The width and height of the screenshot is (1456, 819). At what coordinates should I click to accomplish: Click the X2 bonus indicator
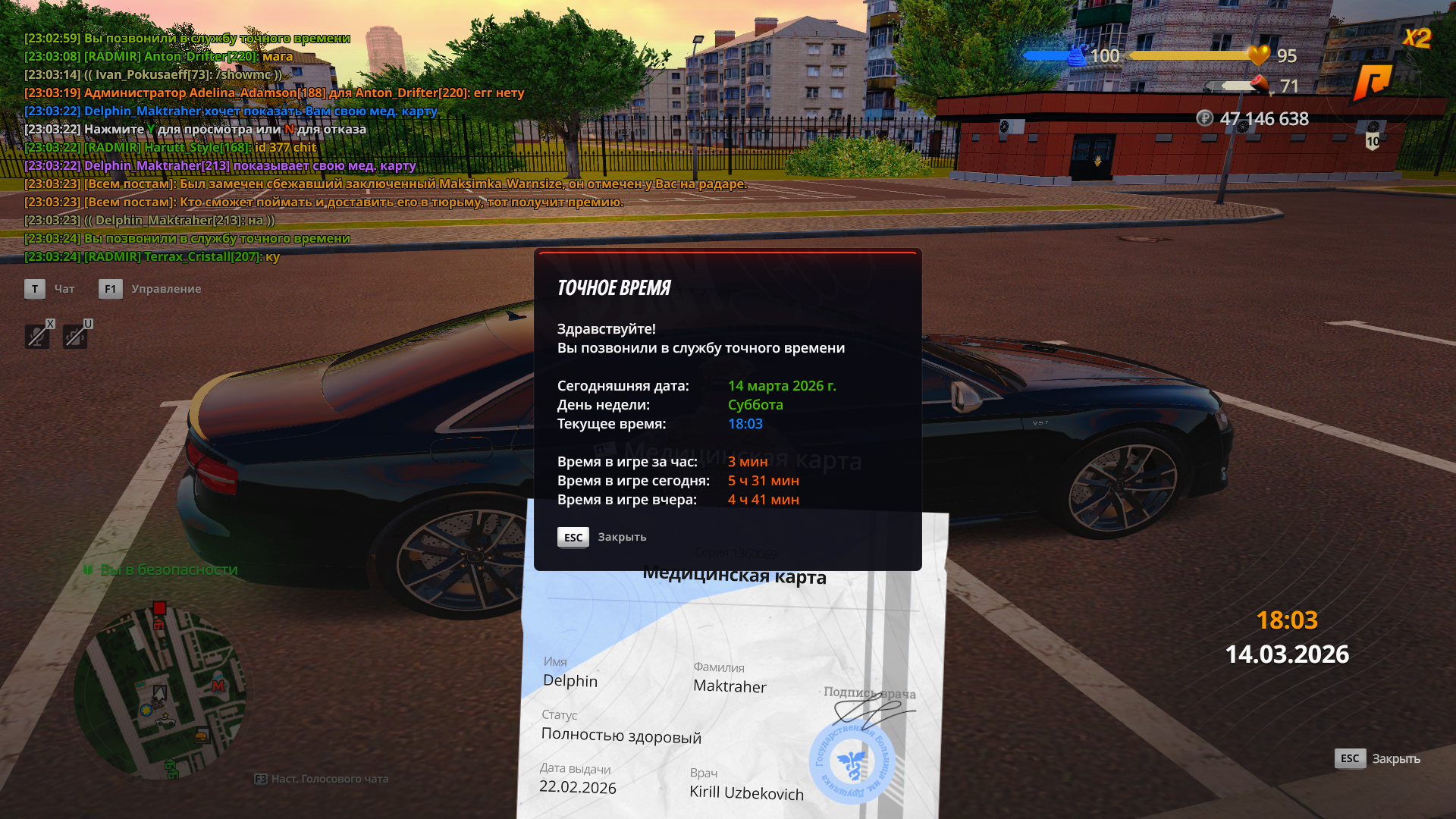click(1417, 38)
